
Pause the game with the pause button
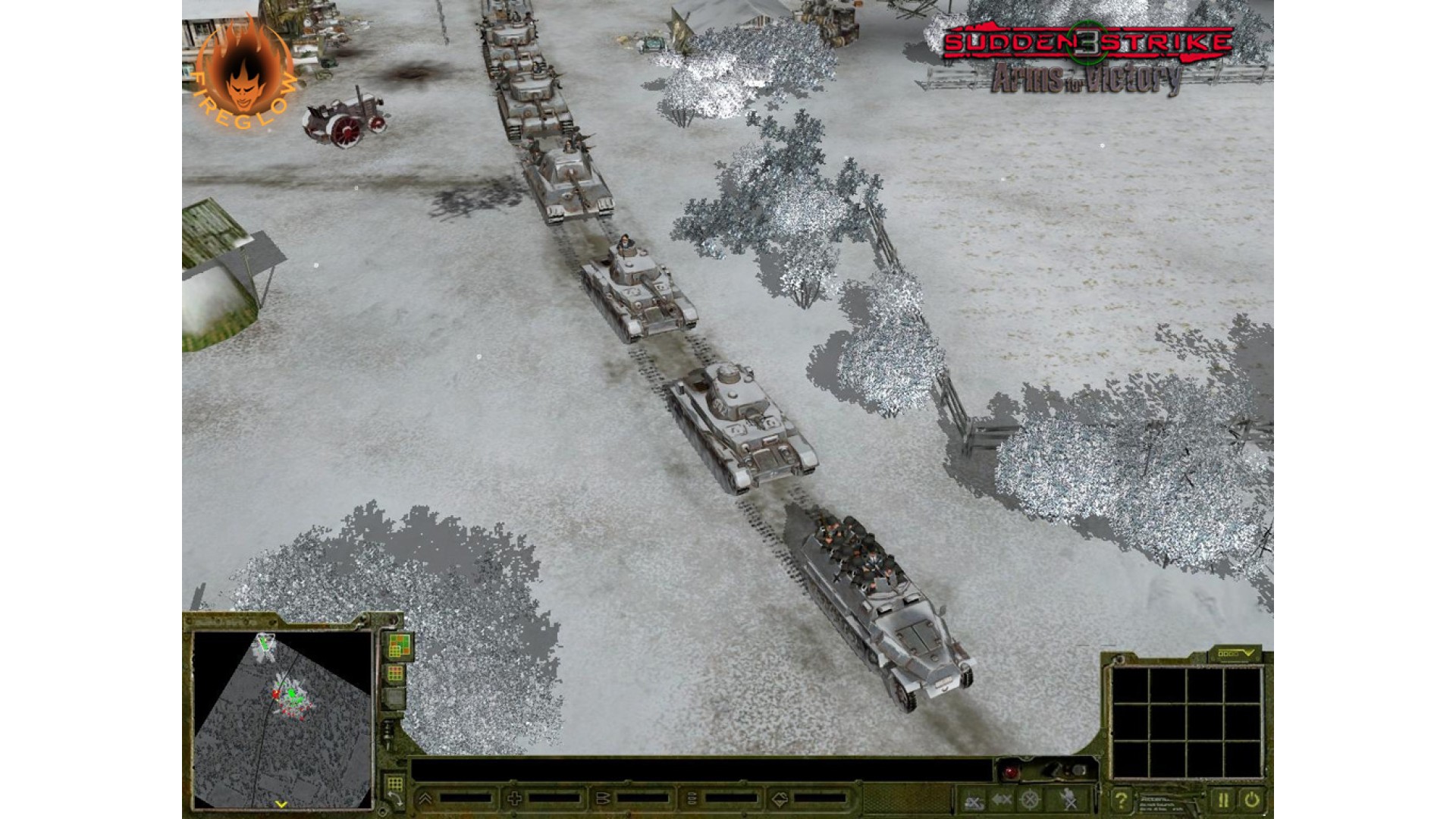(1222, 799)
